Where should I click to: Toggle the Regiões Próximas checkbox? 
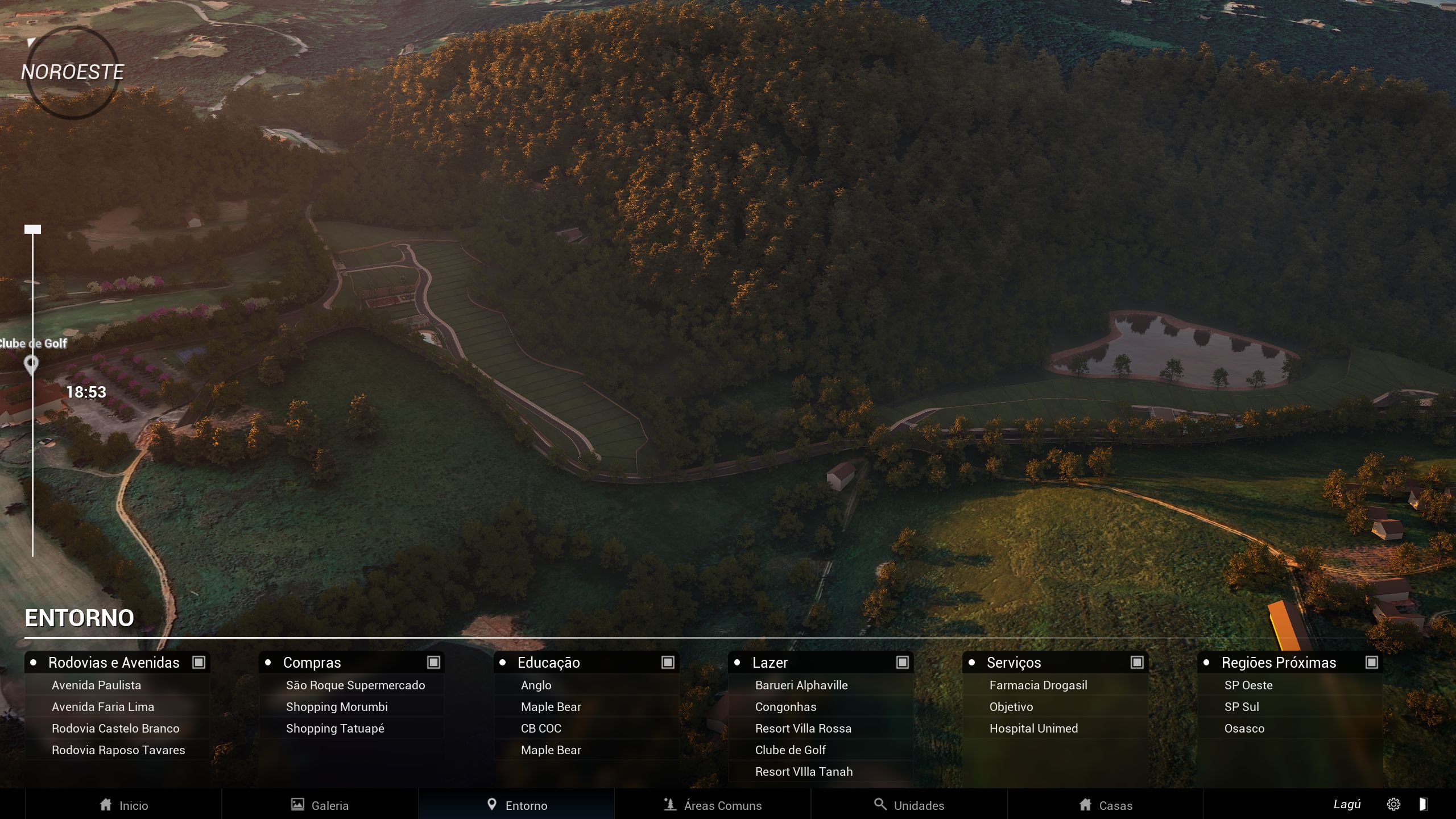[1372, 662]
